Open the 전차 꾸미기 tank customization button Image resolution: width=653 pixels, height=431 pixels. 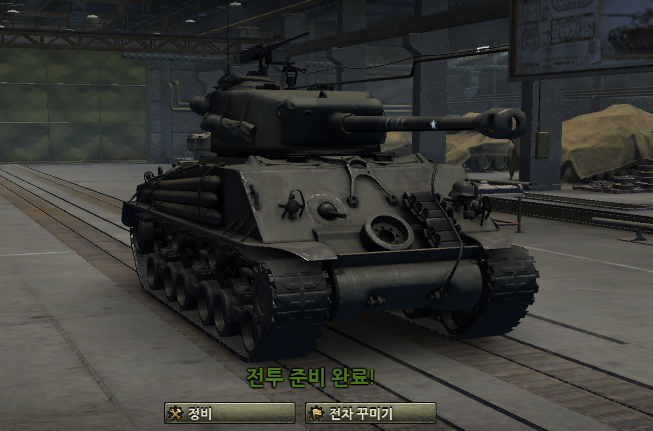pos(370,413)
